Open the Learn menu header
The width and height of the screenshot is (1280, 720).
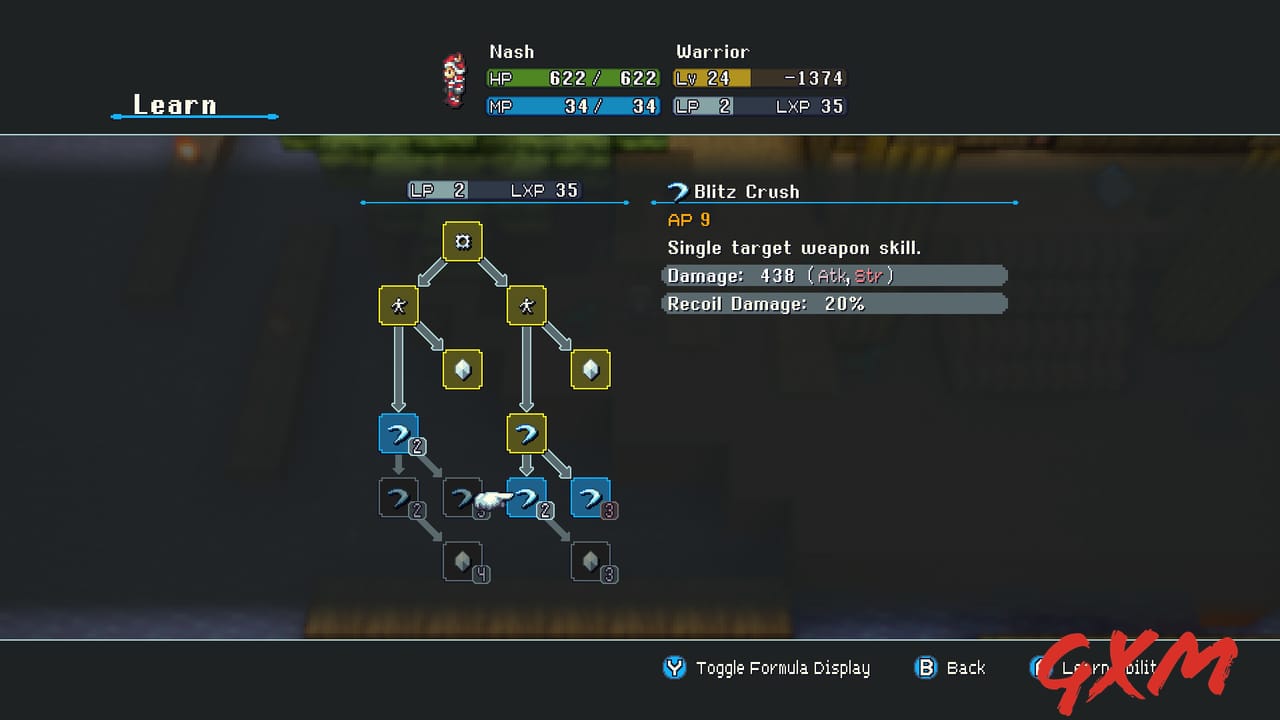pyautogui.click(x=175, y=104)
